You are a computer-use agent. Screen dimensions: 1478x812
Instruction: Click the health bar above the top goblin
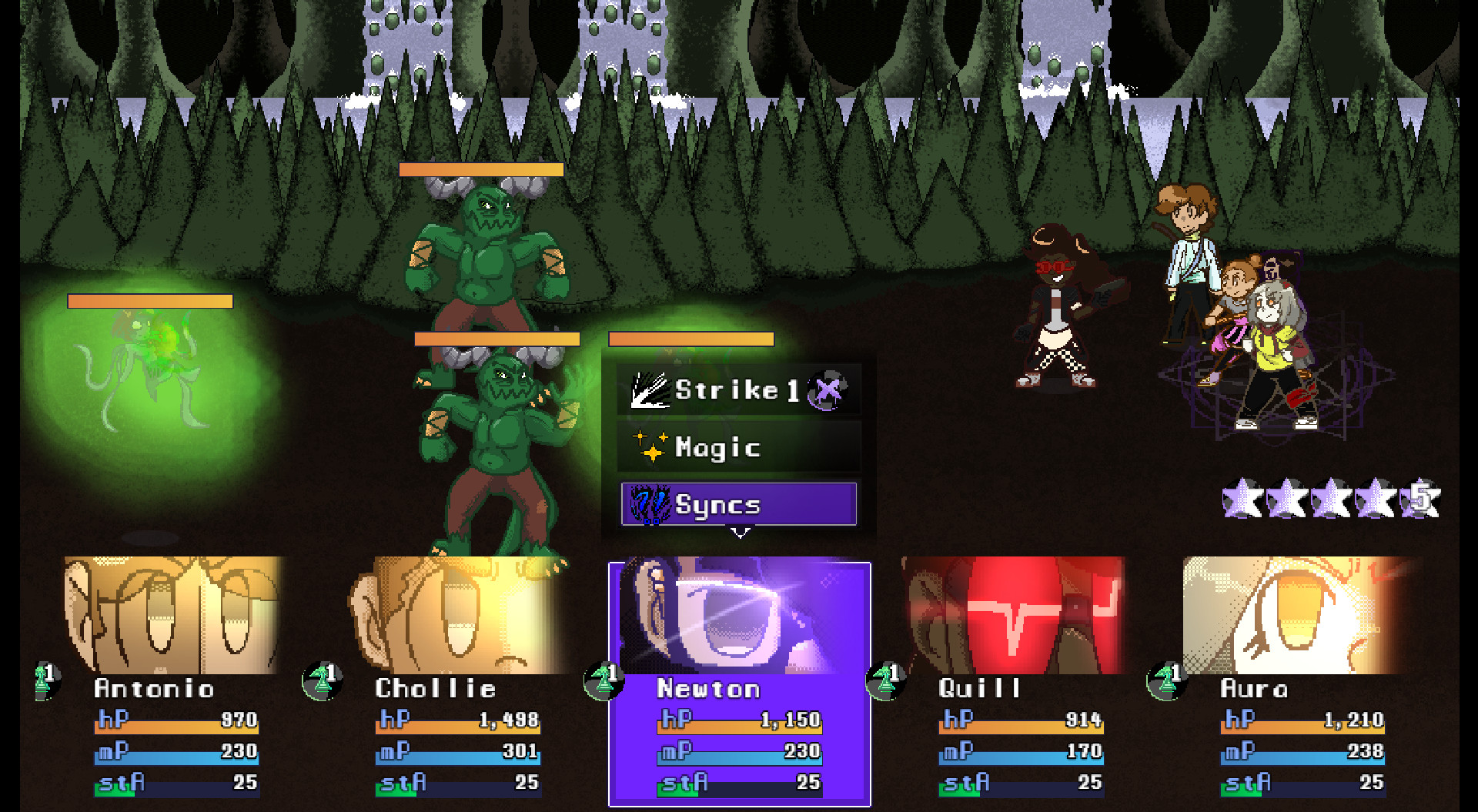481,169
